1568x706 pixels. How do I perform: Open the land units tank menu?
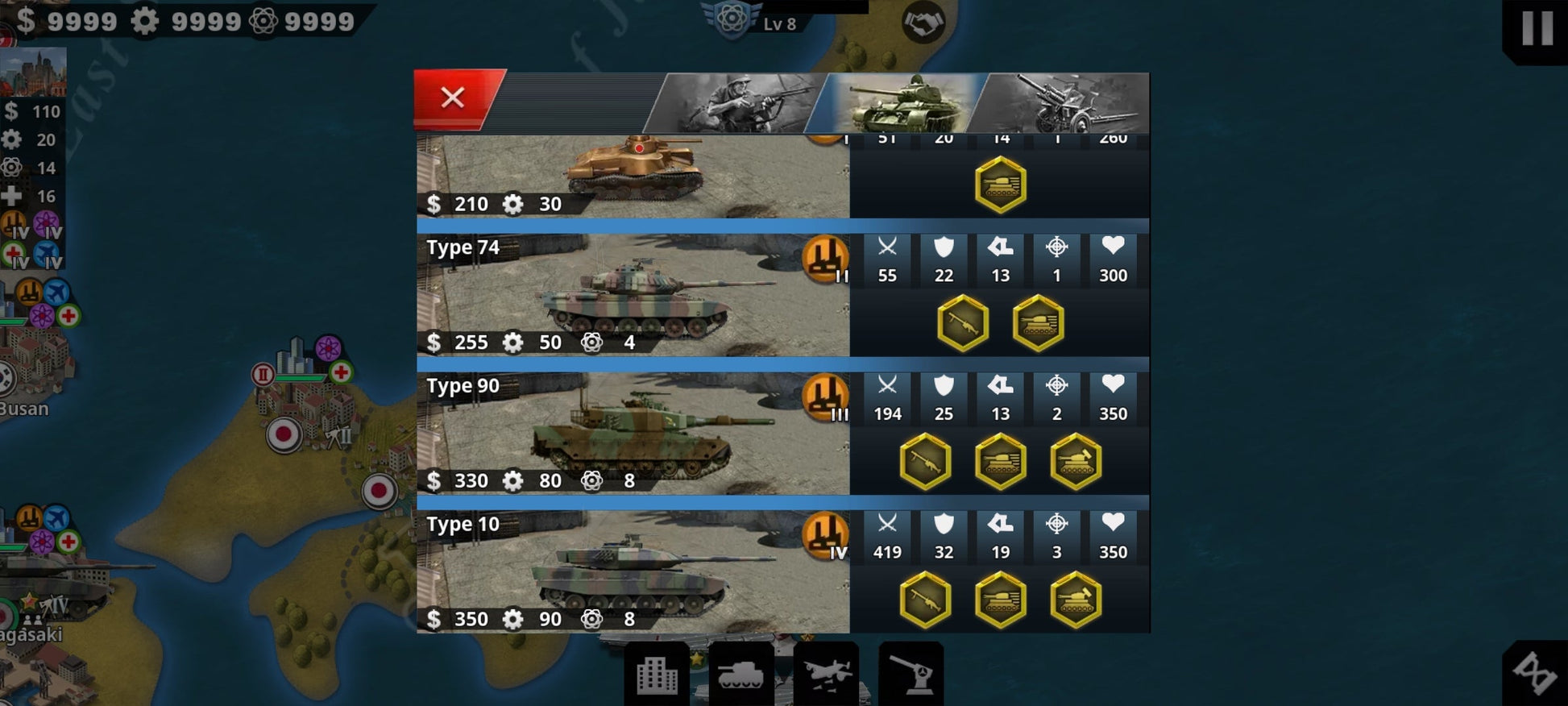(740, 675)
